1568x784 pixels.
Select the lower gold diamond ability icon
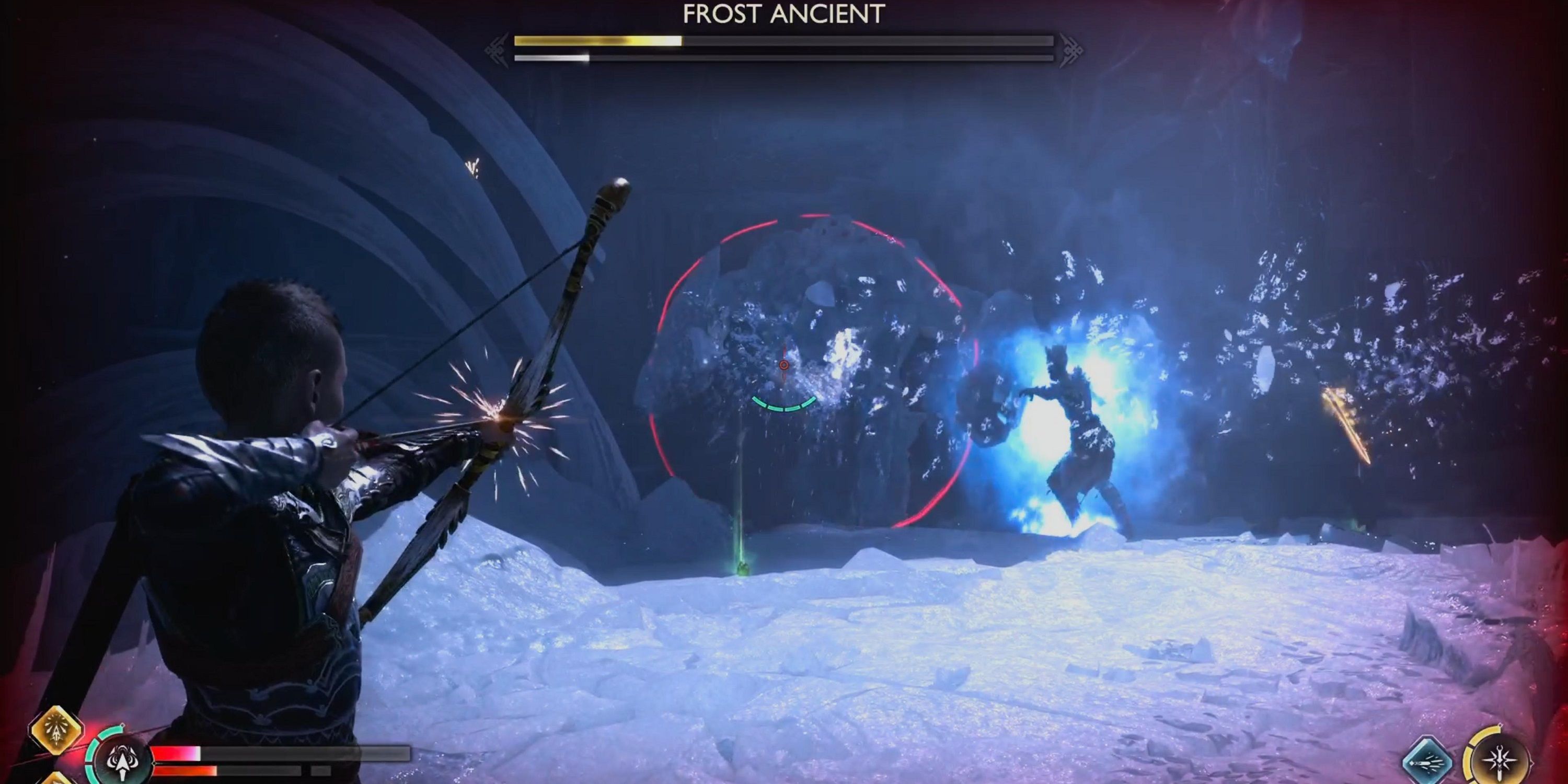pos(56,780)
